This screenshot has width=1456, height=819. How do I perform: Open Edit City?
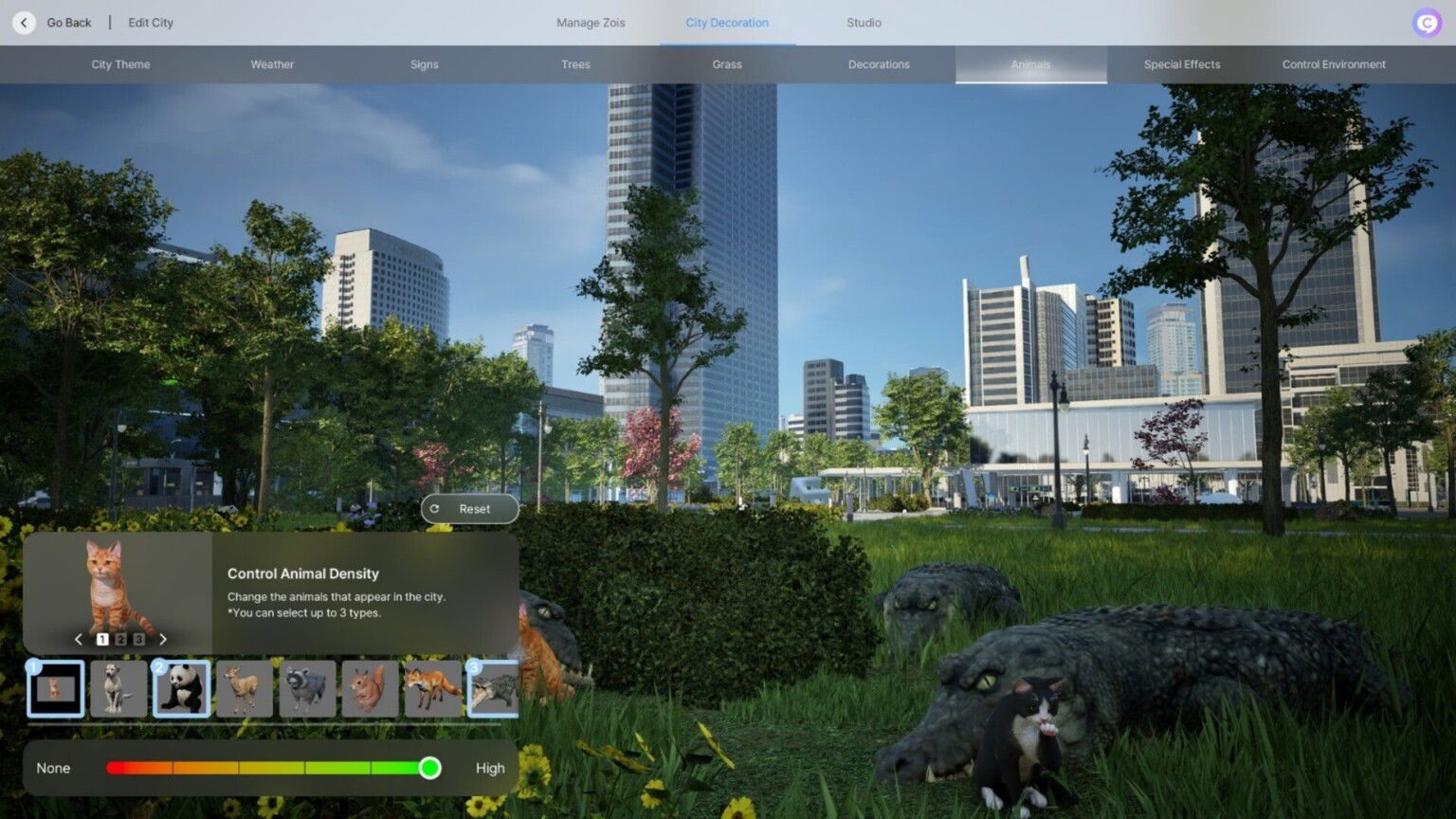(150, 22)
